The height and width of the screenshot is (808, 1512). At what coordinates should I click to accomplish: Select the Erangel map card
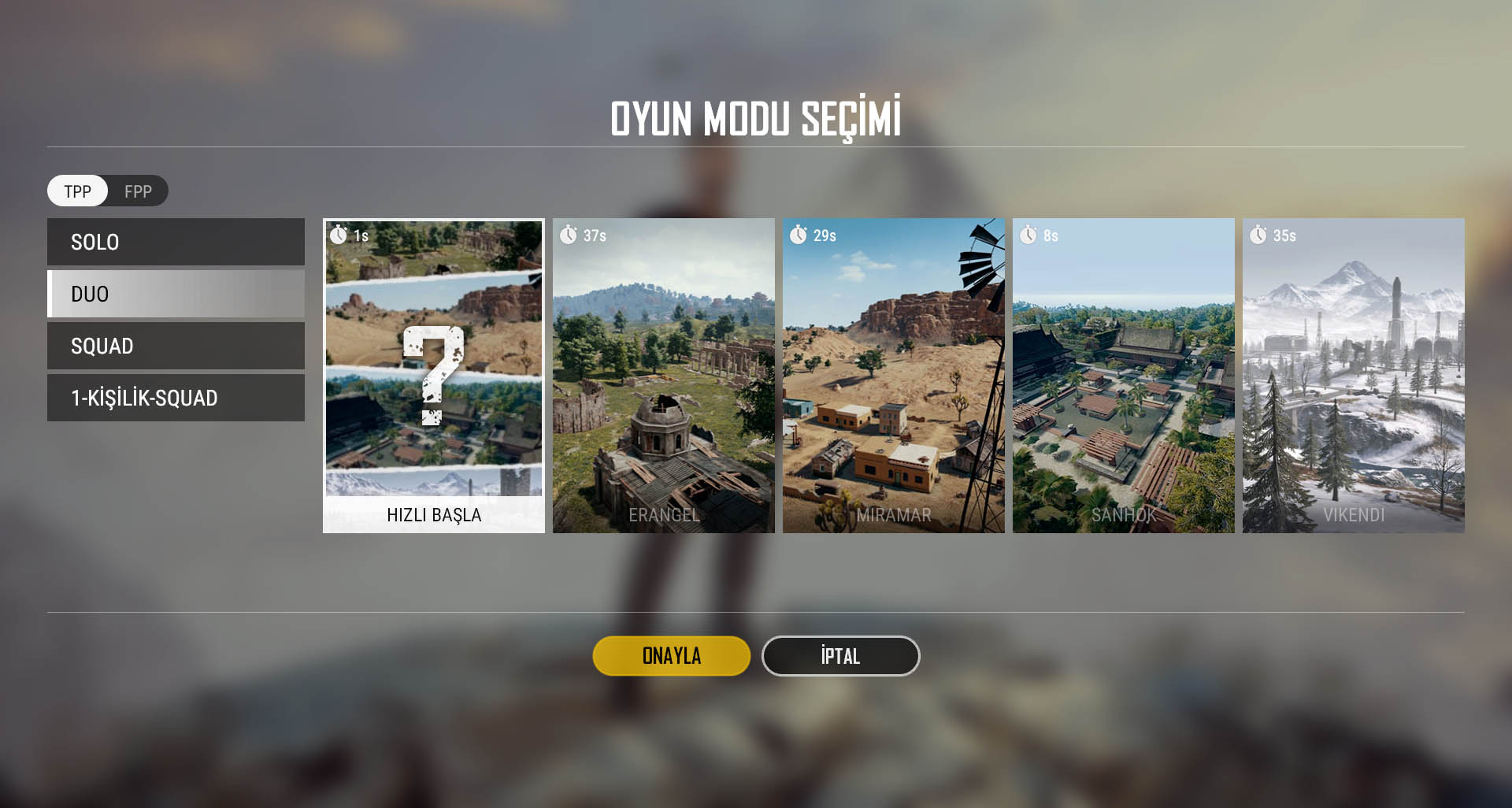pos(664,376)
